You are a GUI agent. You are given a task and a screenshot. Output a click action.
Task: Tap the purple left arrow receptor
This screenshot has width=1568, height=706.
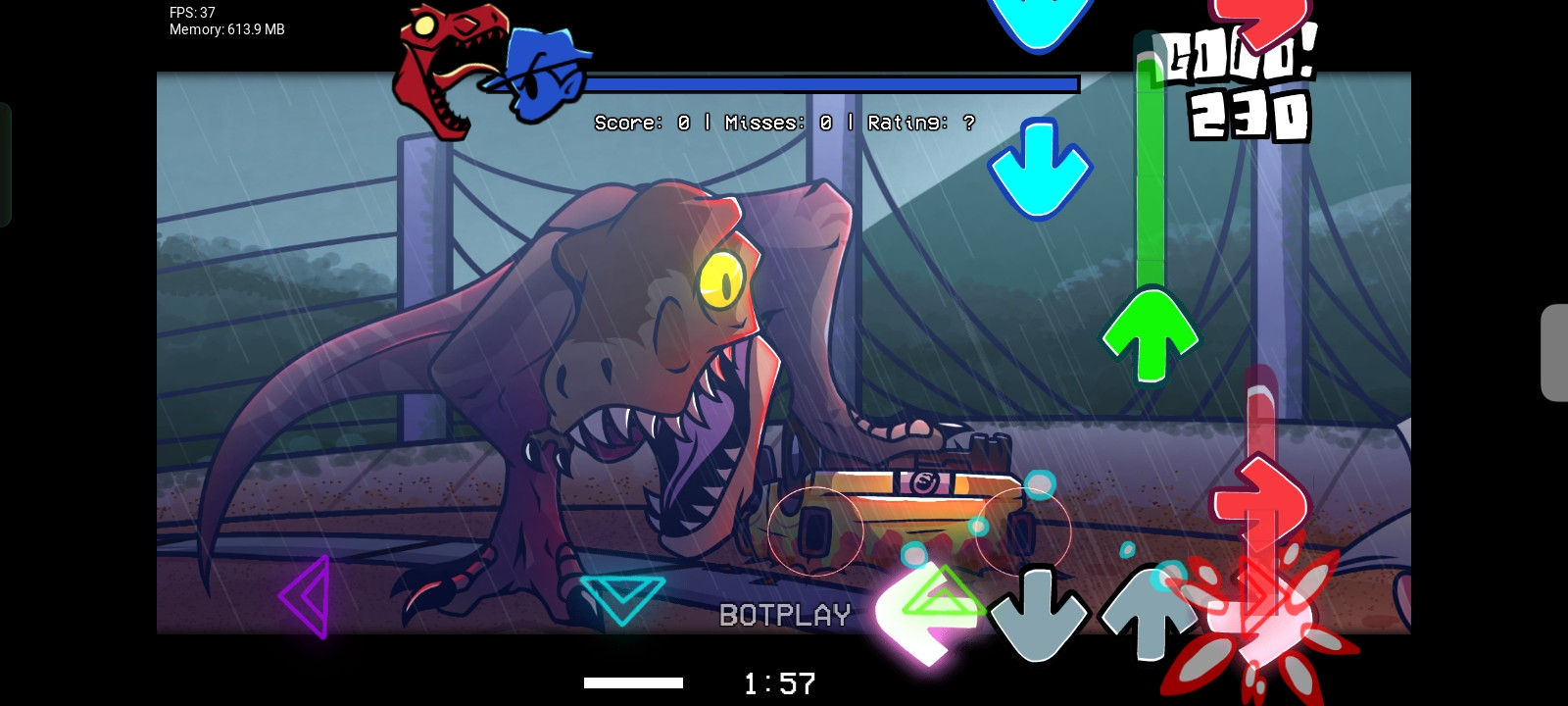(304, 595)
